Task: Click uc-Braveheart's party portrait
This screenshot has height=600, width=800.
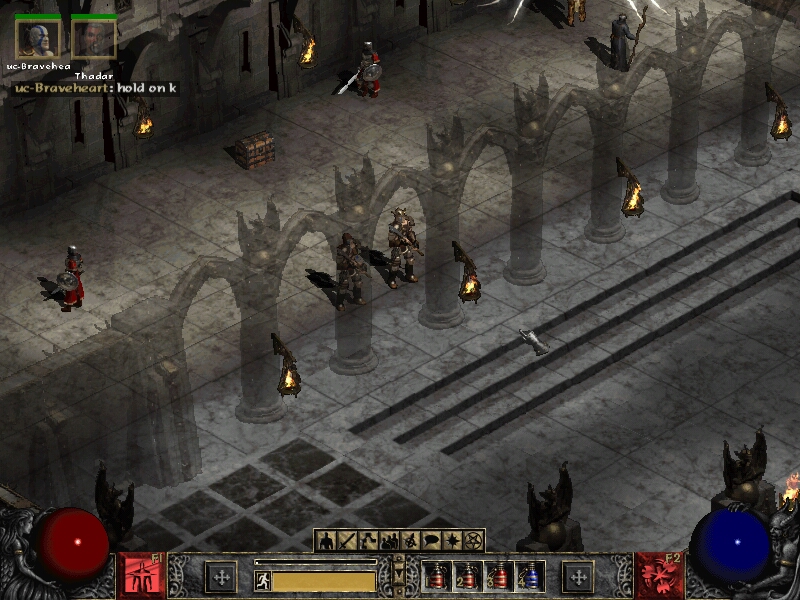Action: click(x=38, y=39)
